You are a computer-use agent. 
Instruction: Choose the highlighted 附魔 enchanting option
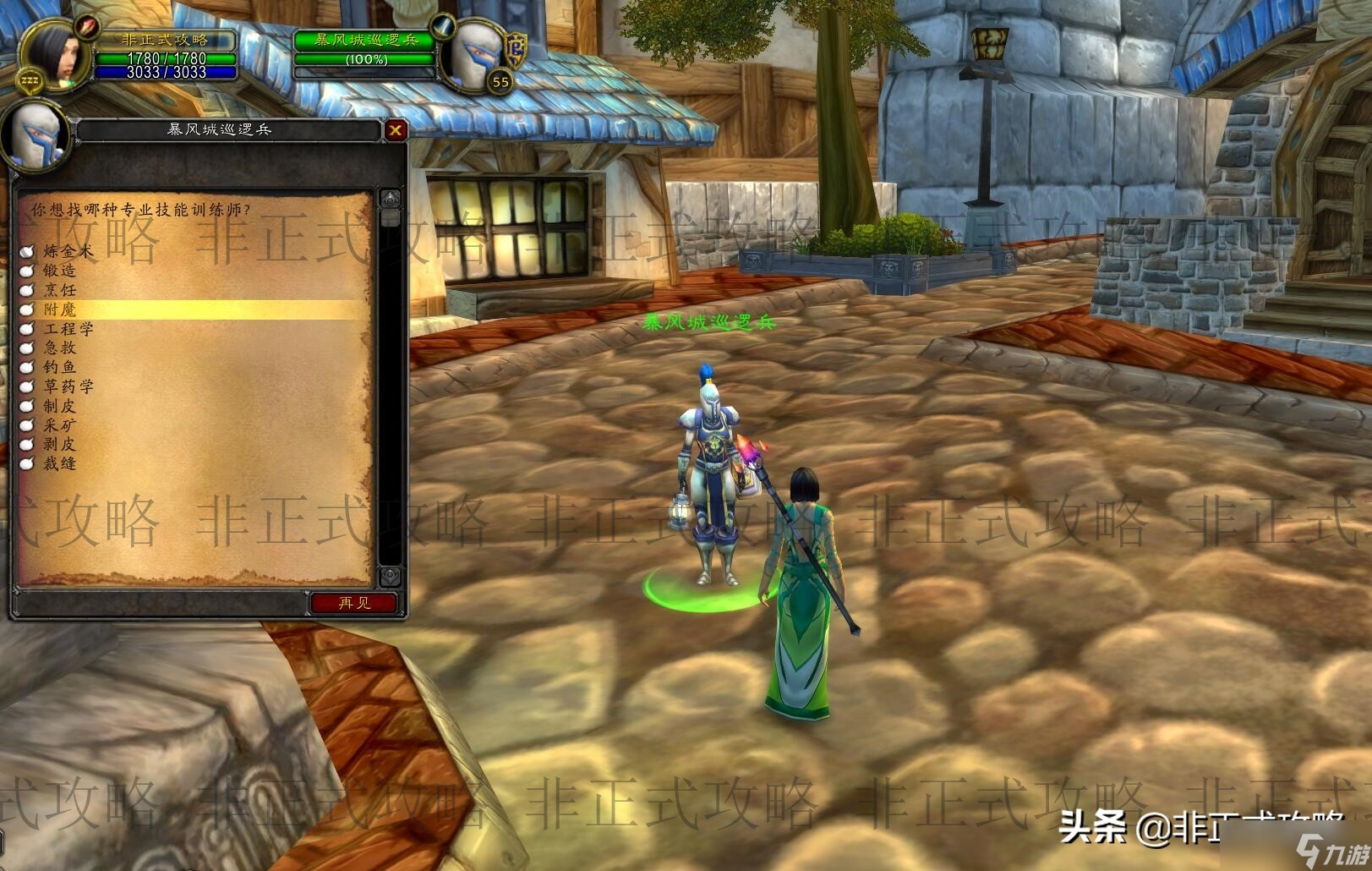pos(59,310)
